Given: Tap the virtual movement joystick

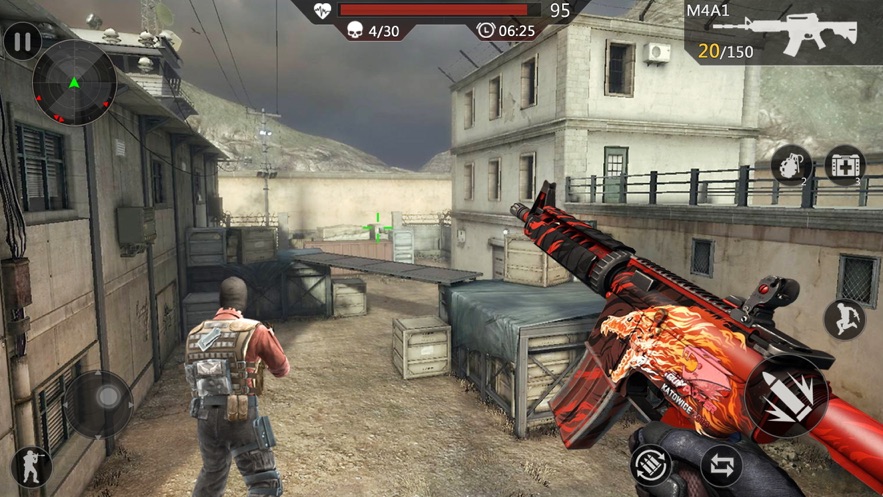Looking at the screenshot, I should click(98, 402).
